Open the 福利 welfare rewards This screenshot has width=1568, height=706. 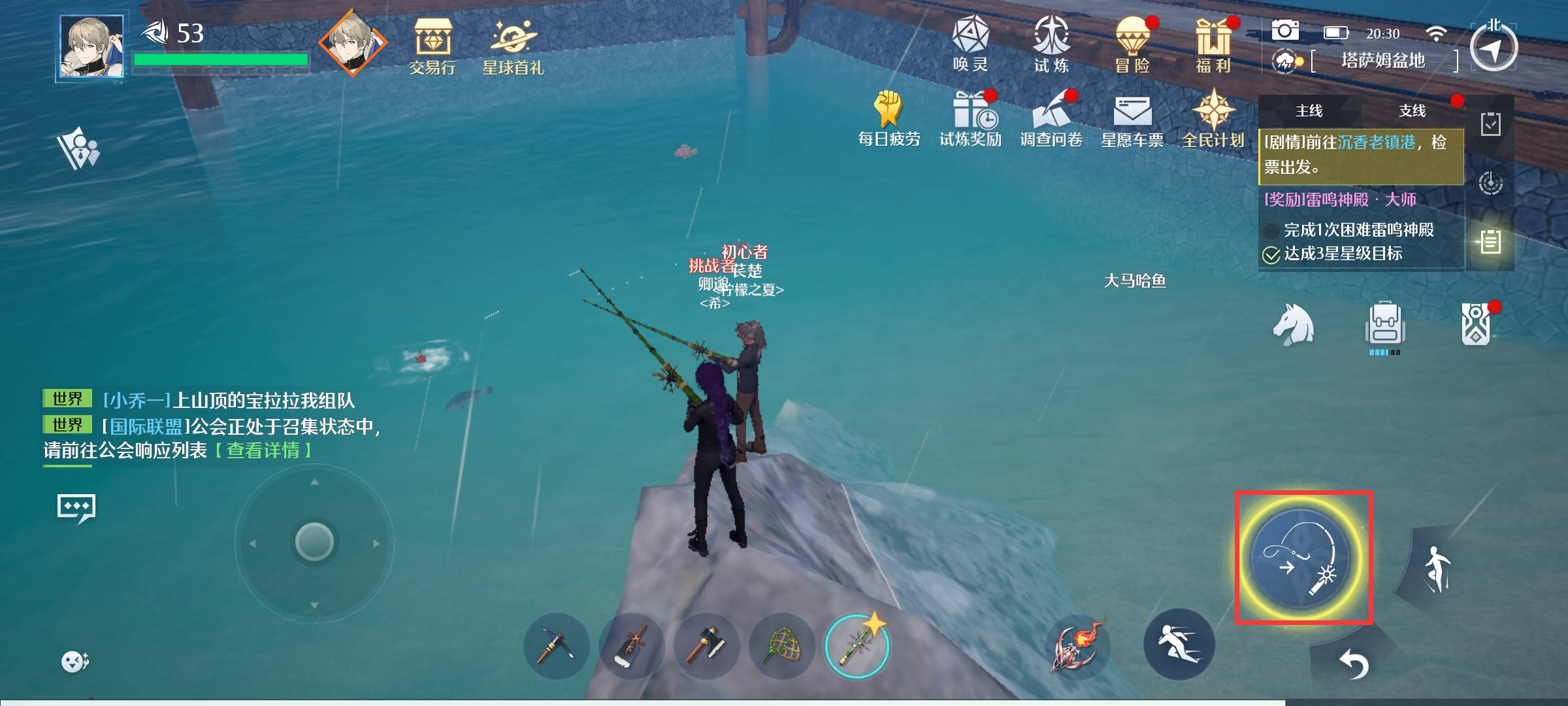click(x=1213, y=43)
